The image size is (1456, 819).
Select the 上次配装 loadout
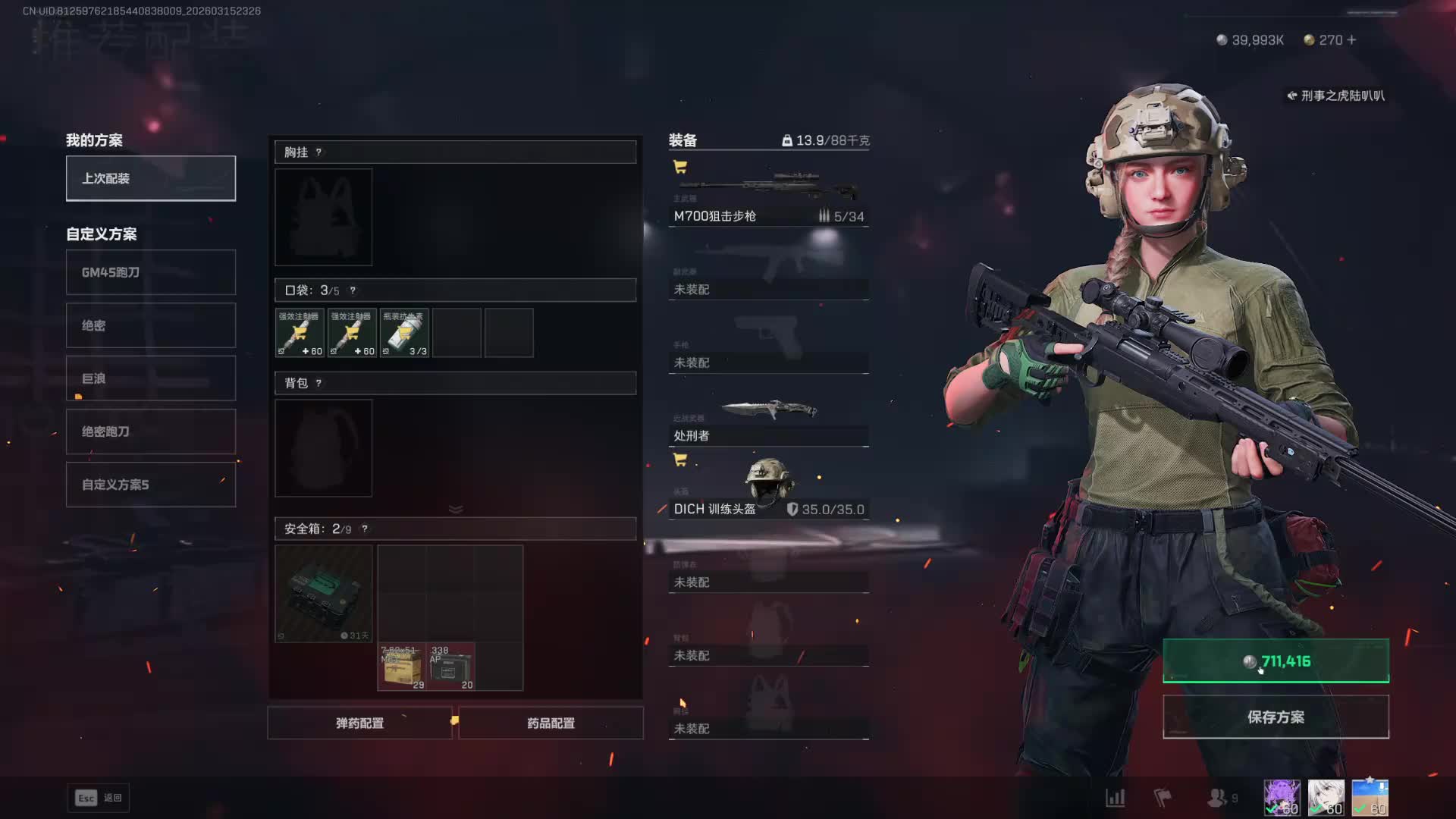click(151, 178)
